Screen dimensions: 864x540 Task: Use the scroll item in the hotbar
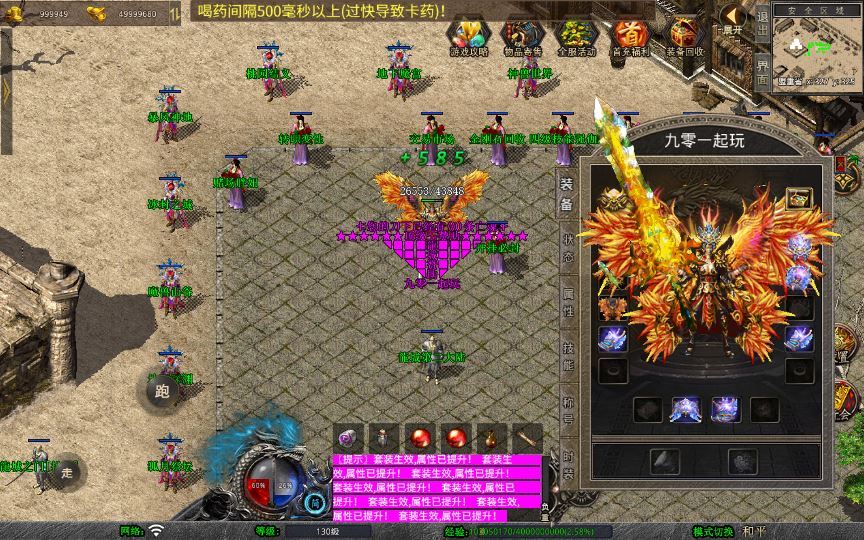tap(526, 438)
